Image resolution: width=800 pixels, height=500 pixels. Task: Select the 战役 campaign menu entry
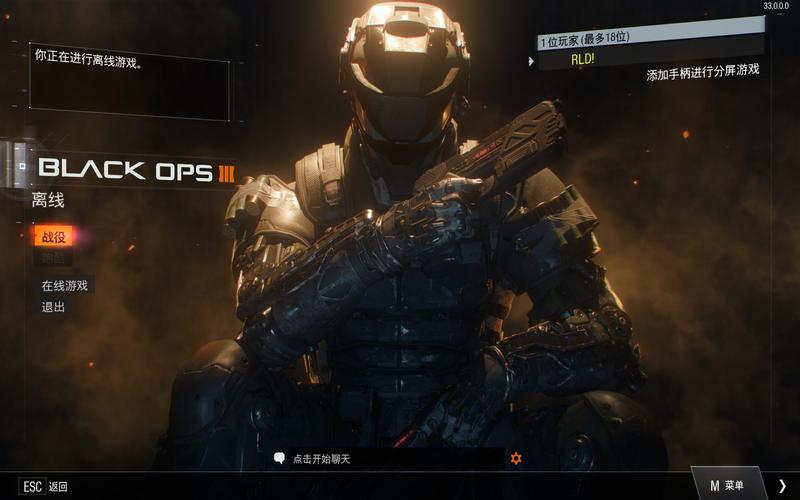pos(53,236)
